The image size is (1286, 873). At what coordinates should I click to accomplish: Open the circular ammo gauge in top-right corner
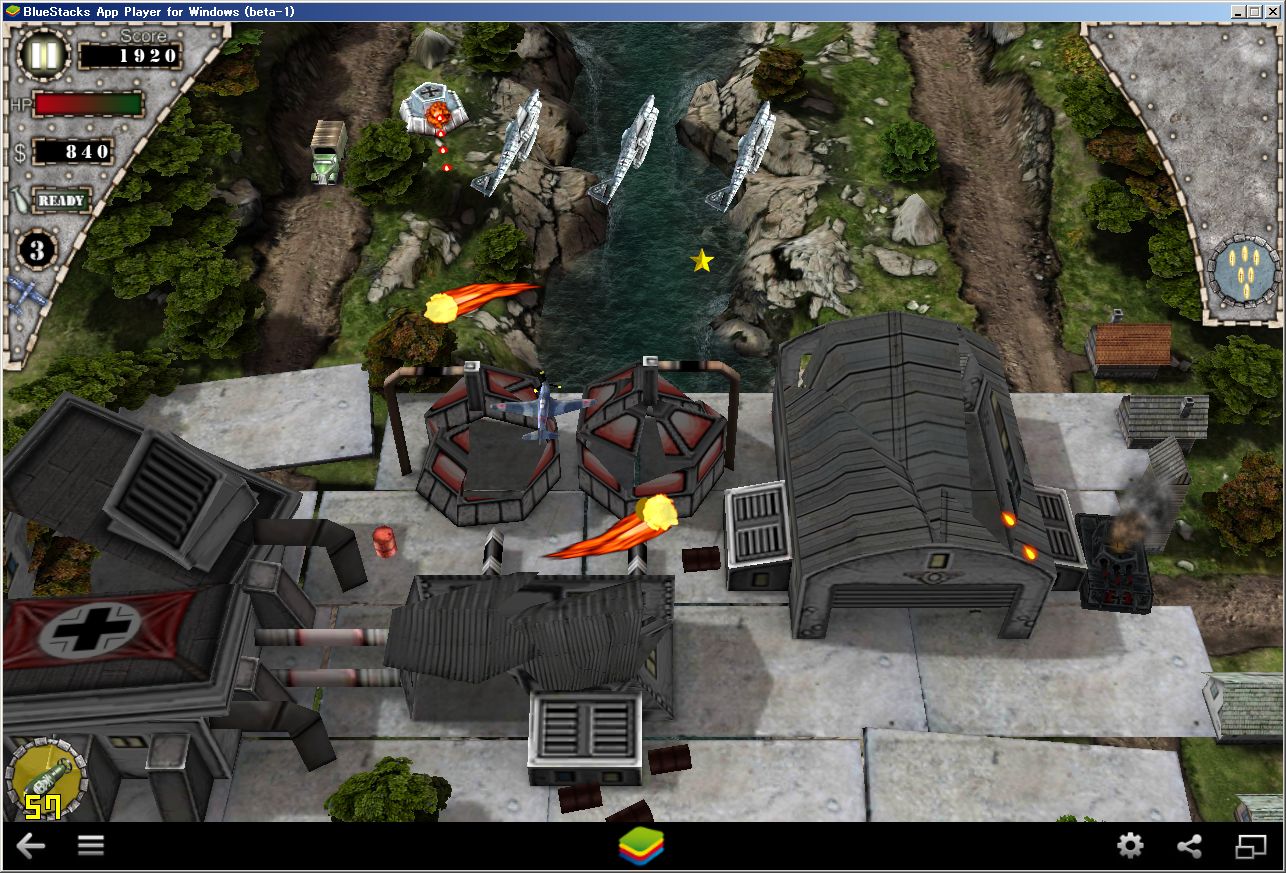tap(1244, 268)
